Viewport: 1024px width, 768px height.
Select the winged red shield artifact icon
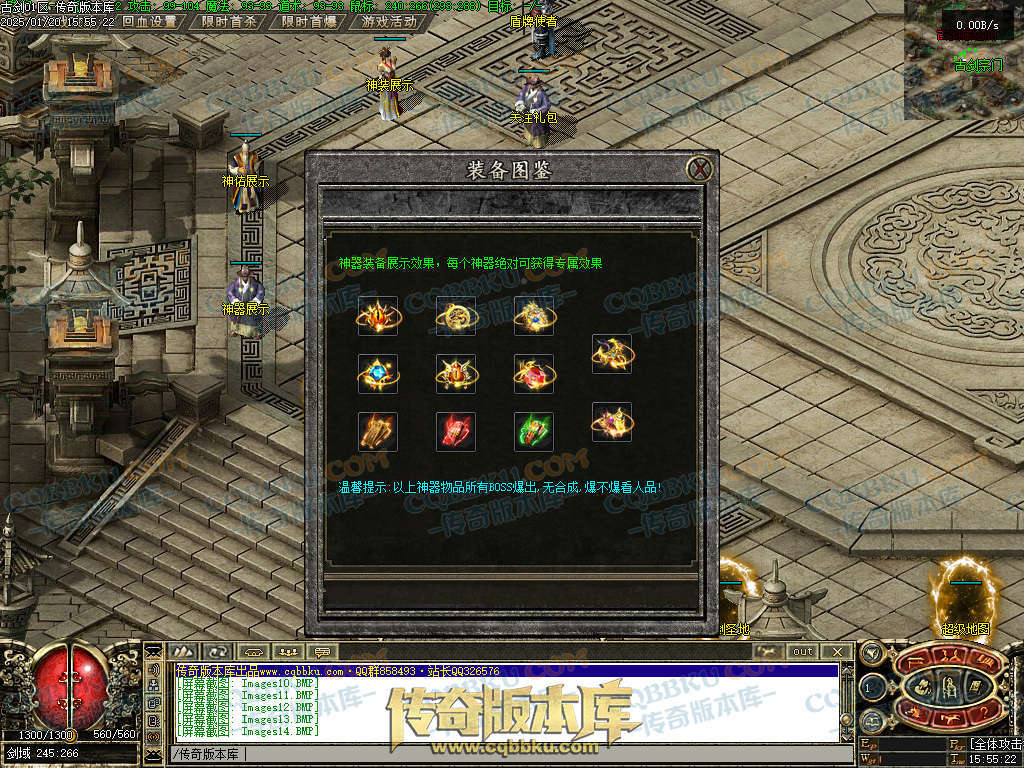(456, 374)
